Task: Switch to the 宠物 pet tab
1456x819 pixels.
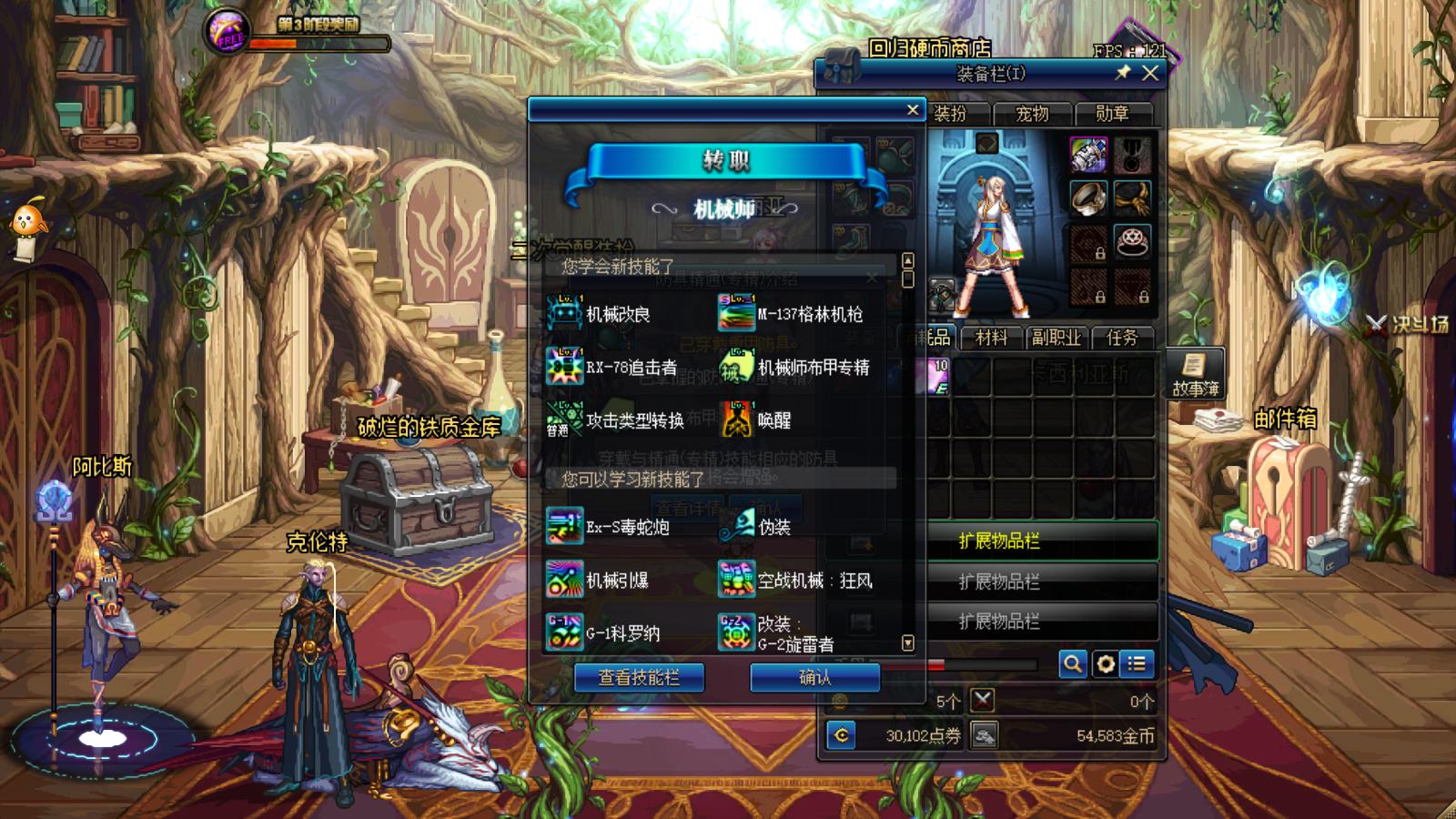Action: tap(1032, 114)
